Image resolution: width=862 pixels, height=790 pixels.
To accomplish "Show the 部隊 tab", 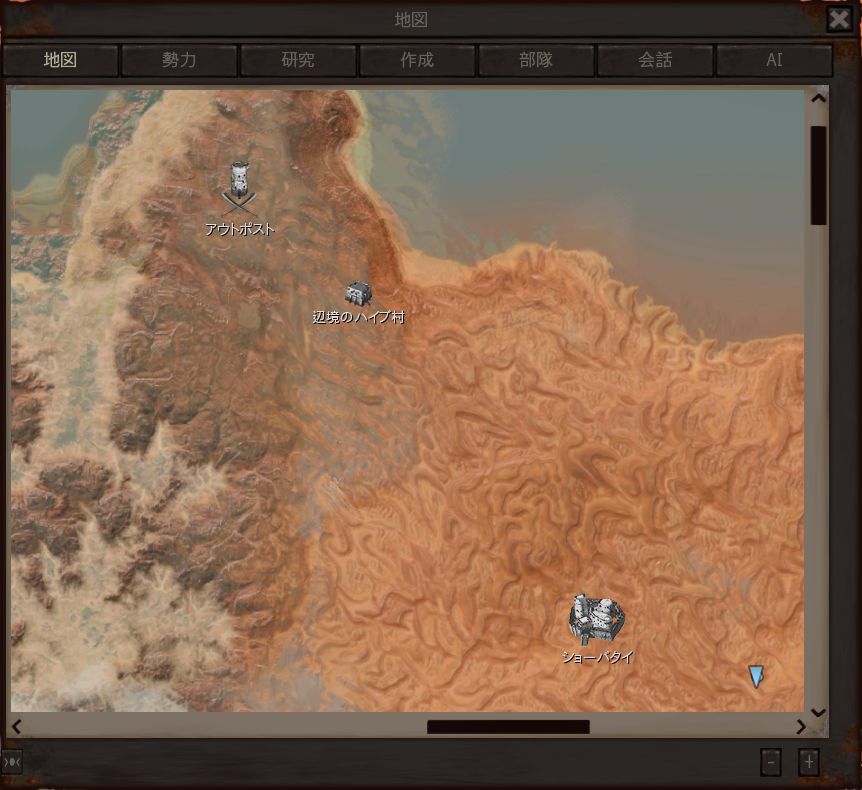I will [x=536, y=60].
